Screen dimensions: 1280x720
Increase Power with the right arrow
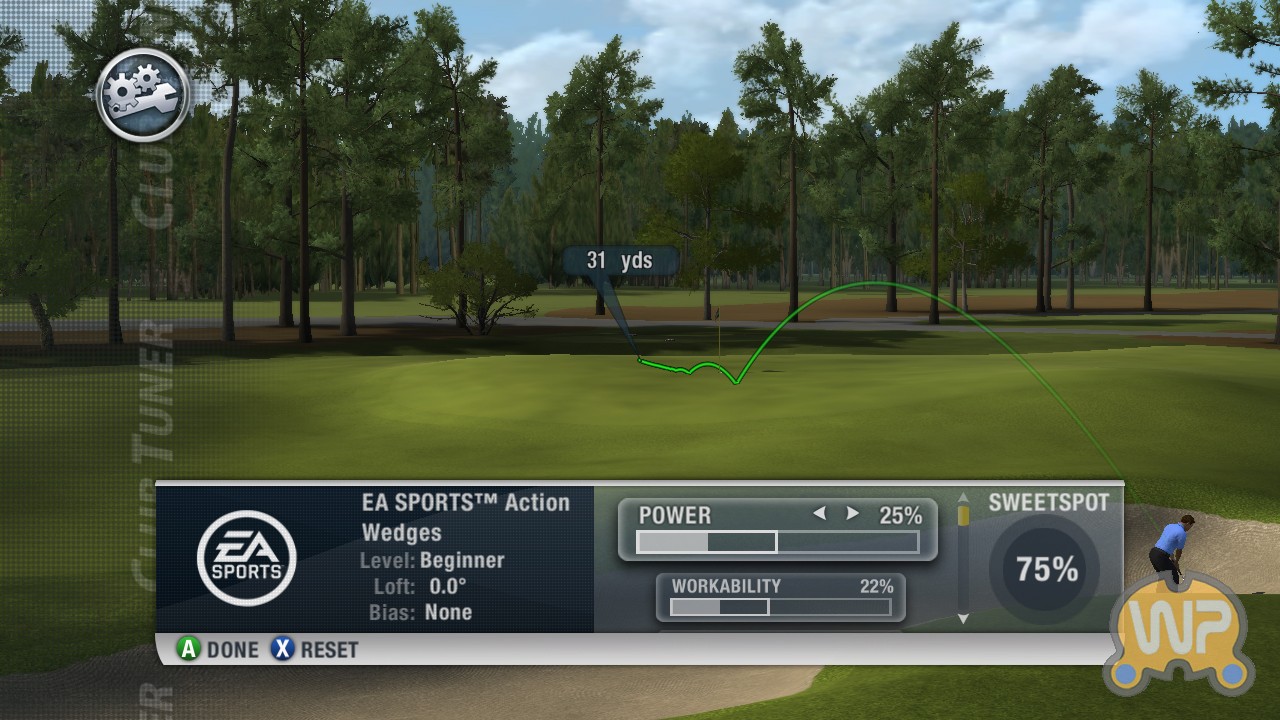tap(853, 514)
